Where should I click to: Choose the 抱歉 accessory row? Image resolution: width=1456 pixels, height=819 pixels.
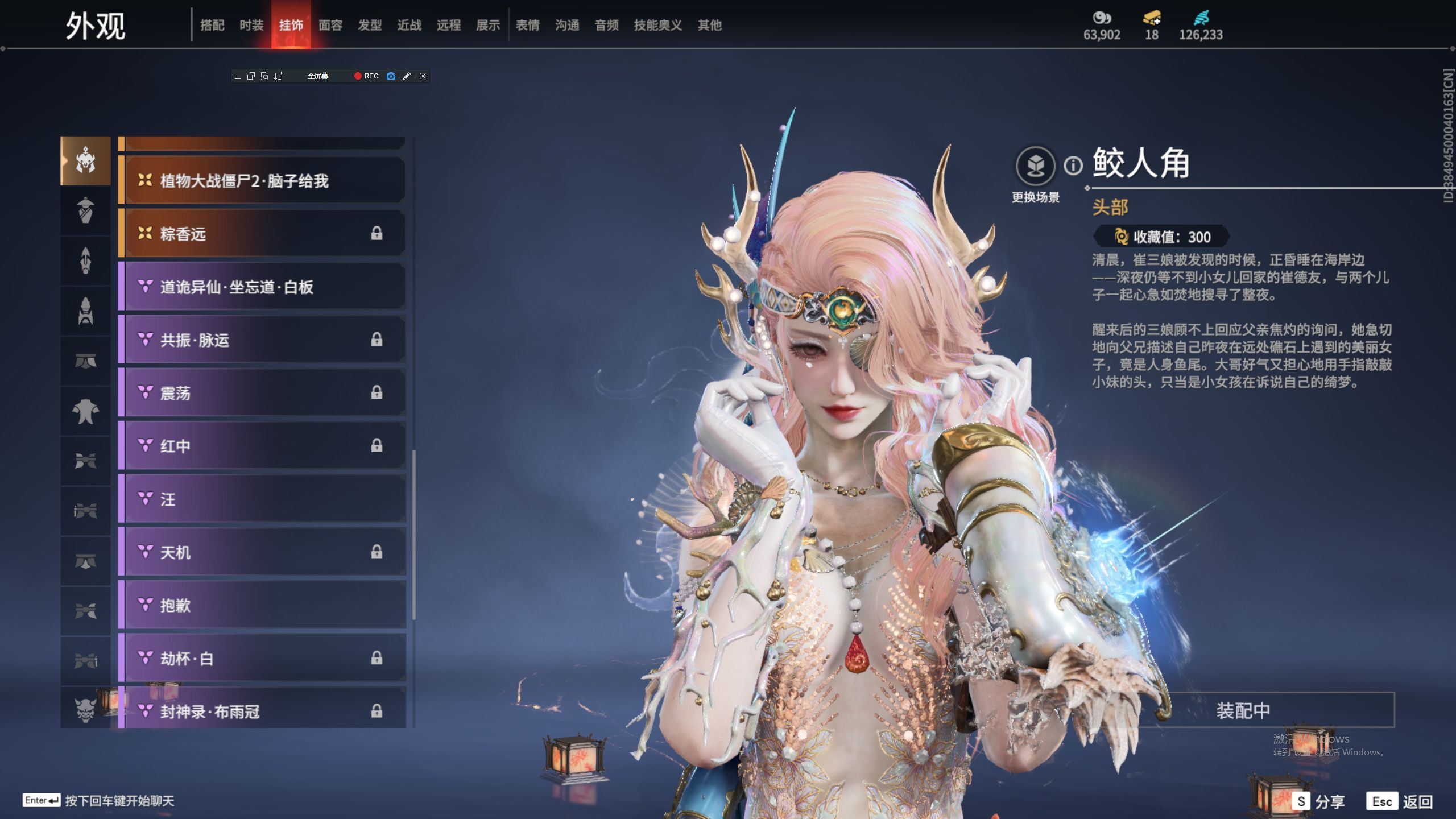tap(263, 605)
